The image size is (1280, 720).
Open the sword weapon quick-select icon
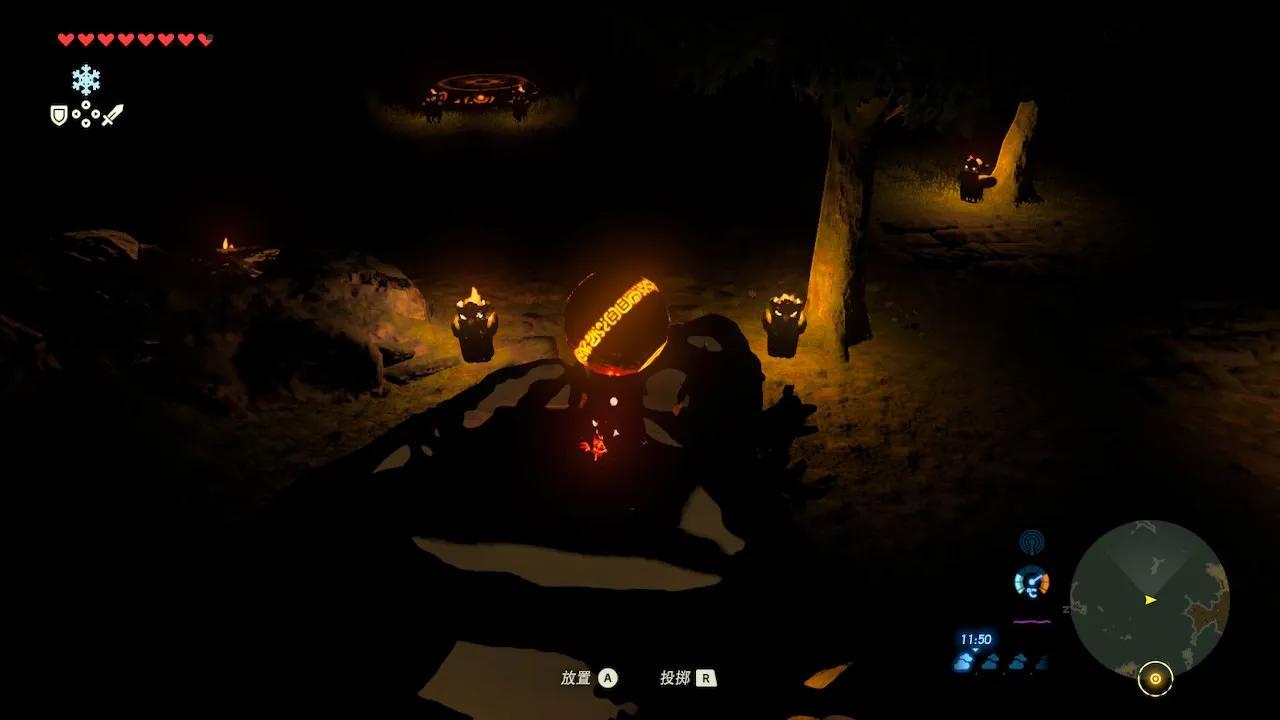[x=112, y=115]
